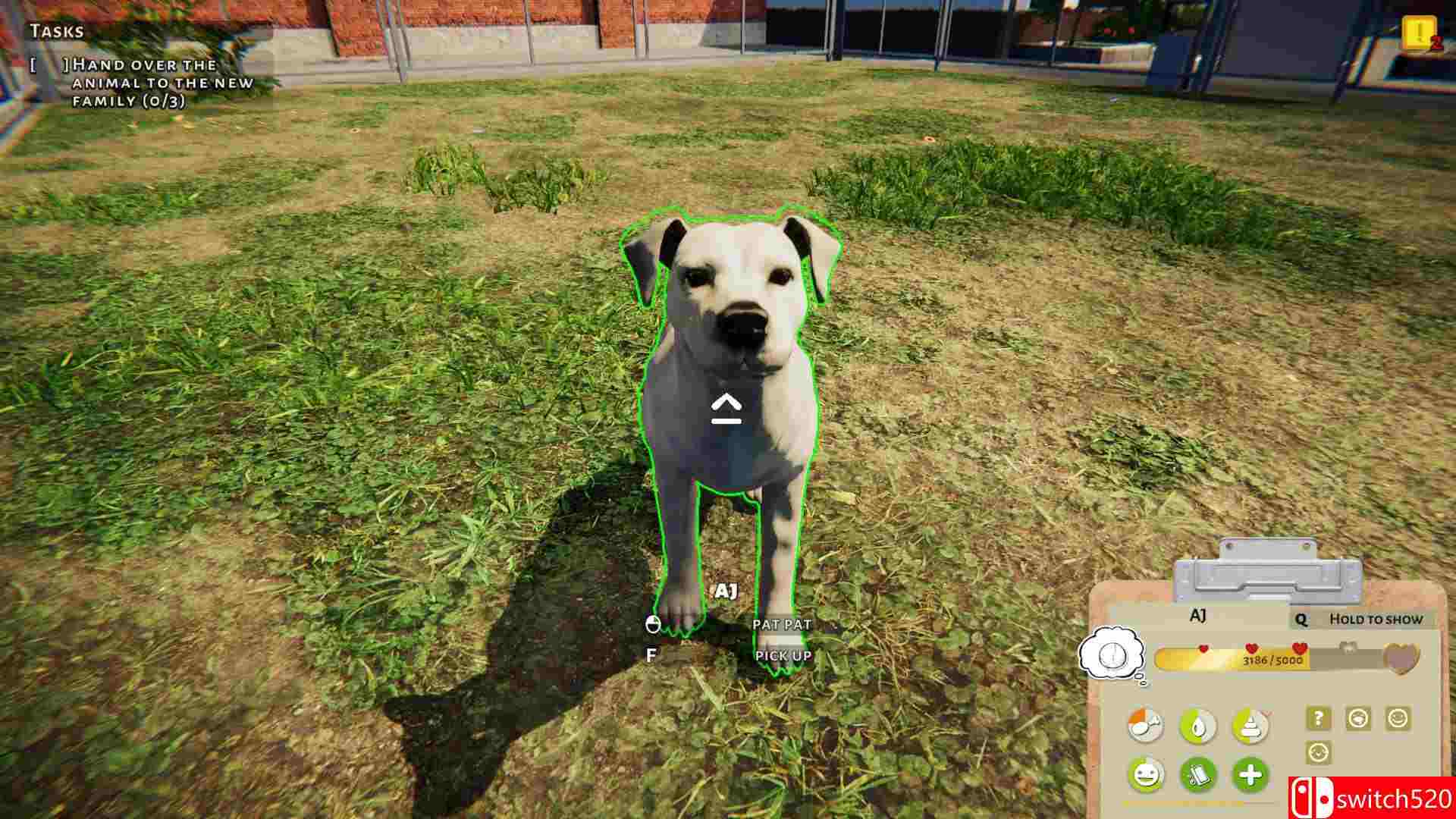Toggle the clock thought bubble on the clipboard
Image resolution: width=1456 pixels, height=819 pixels.
tap(1113, 657)
